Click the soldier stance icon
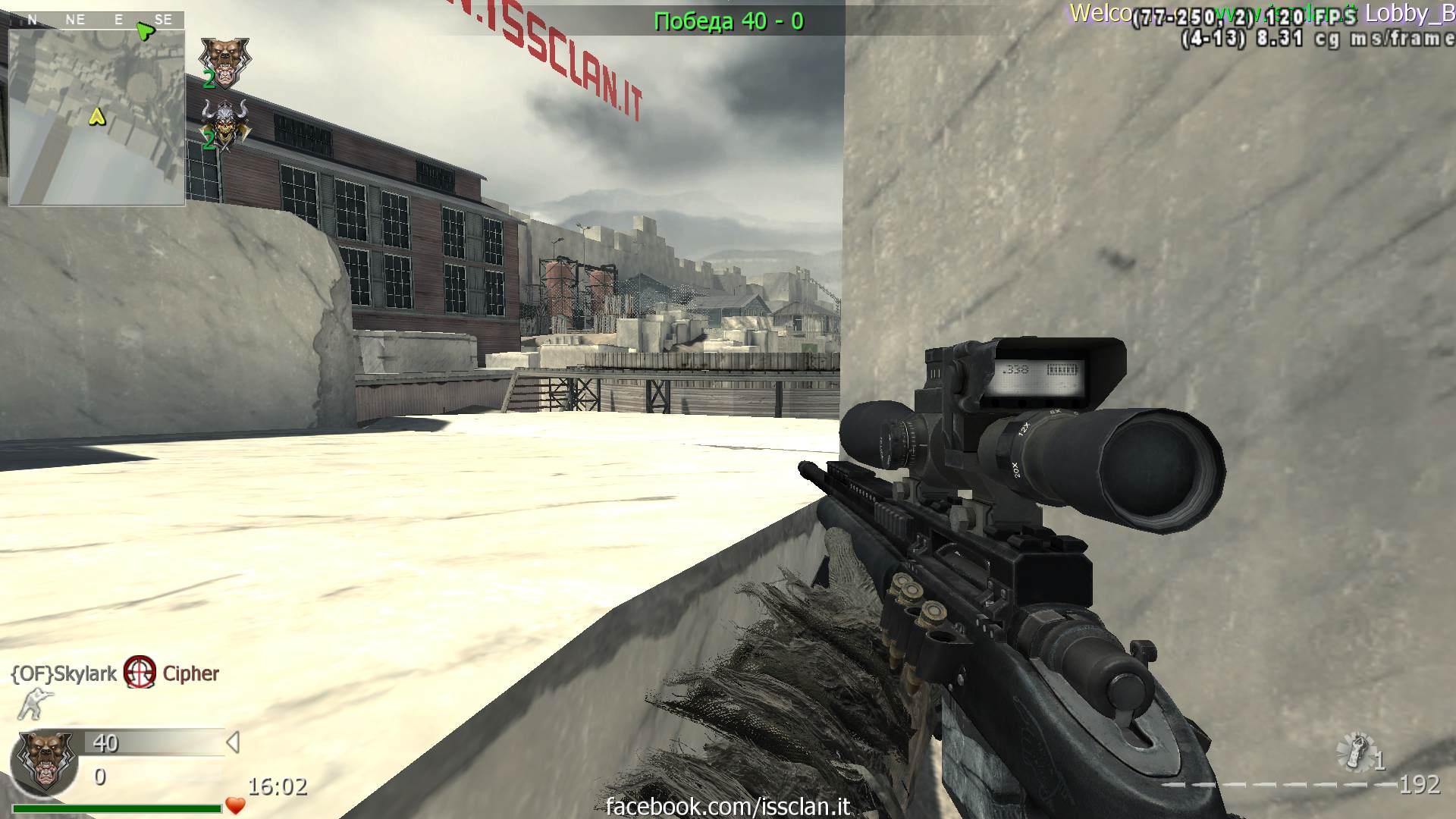Viewport: 1456px width, 819px height. click(x=33, y=704)
